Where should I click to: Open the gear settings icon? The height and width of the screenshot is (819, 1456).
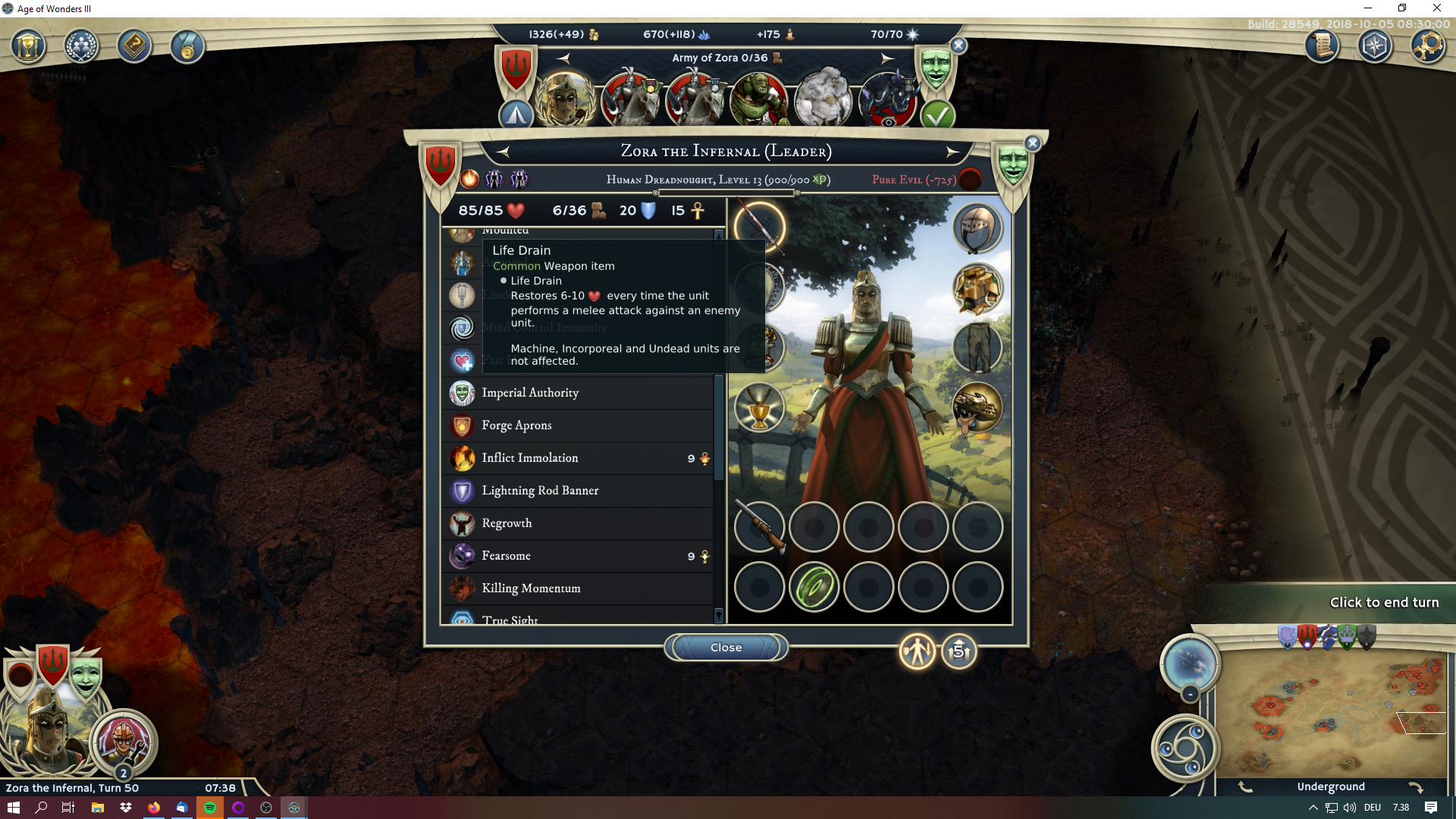tap(1427, 46)
